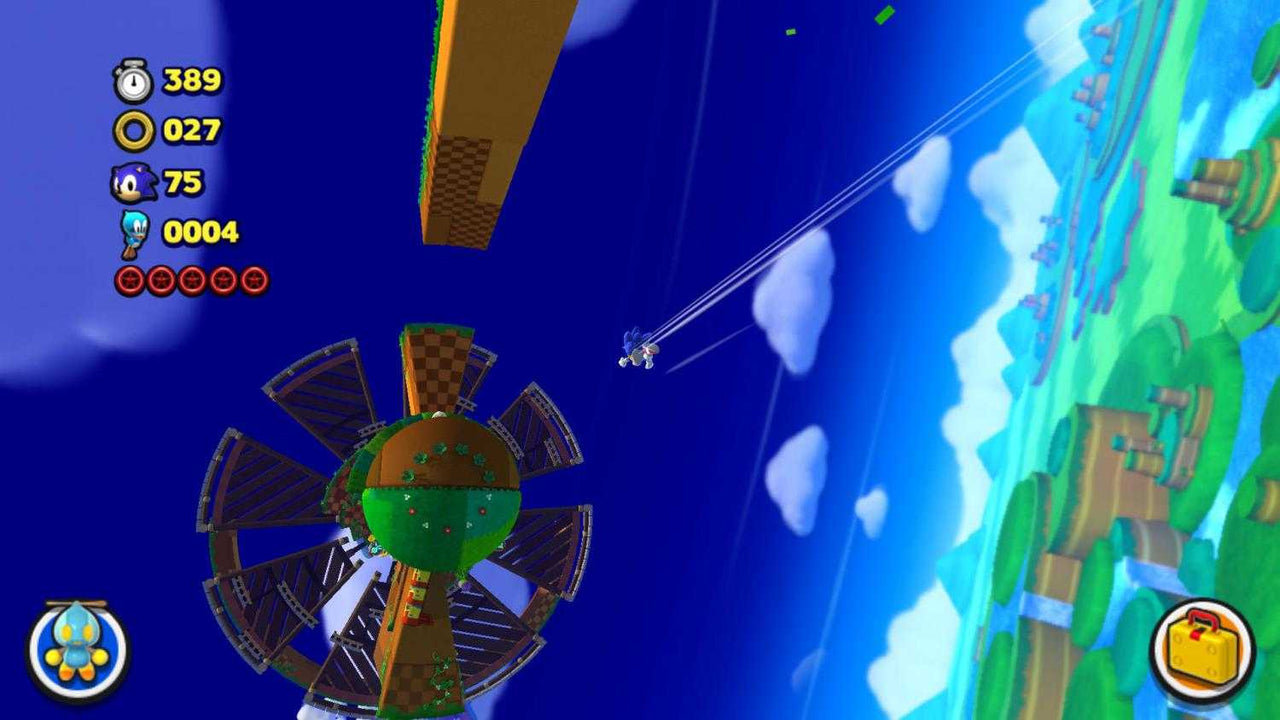
Task: Click Sonic flying through the air
Action: (x=639, y=352)
